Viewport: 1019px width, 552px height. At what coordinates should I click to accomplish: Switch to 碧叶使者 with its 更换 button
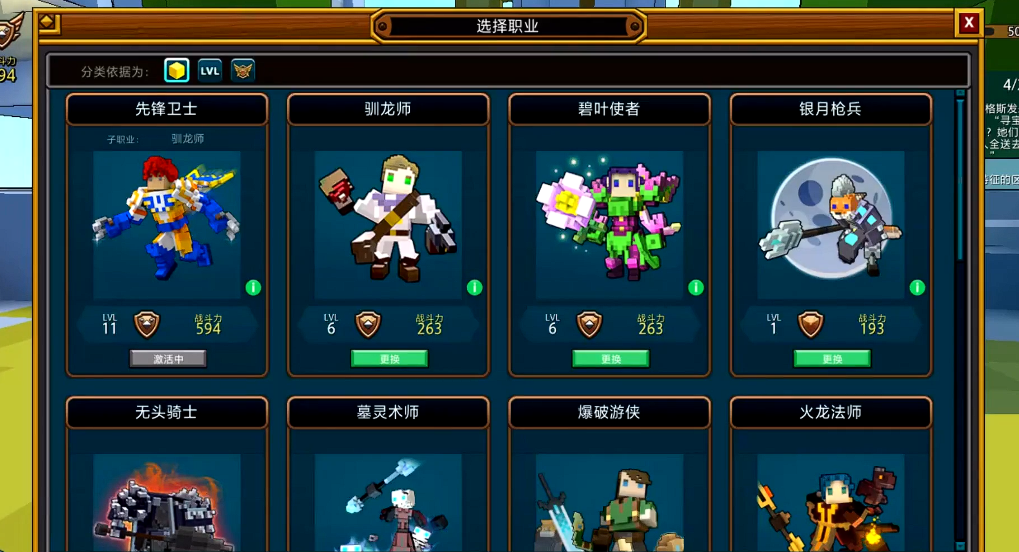(x=610, y=358)
